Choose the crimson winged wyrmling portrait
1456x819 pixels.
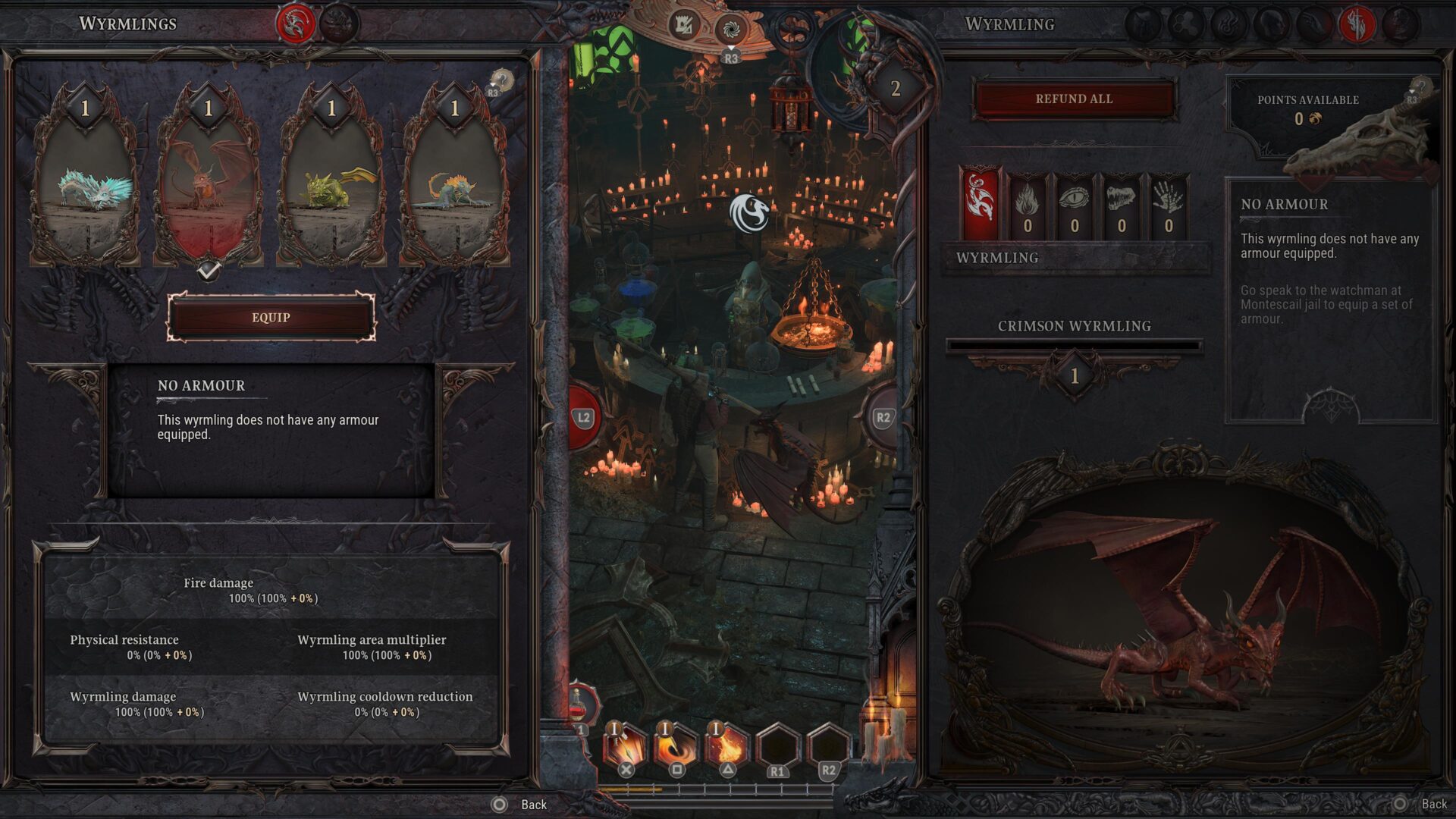coord(209,182)
